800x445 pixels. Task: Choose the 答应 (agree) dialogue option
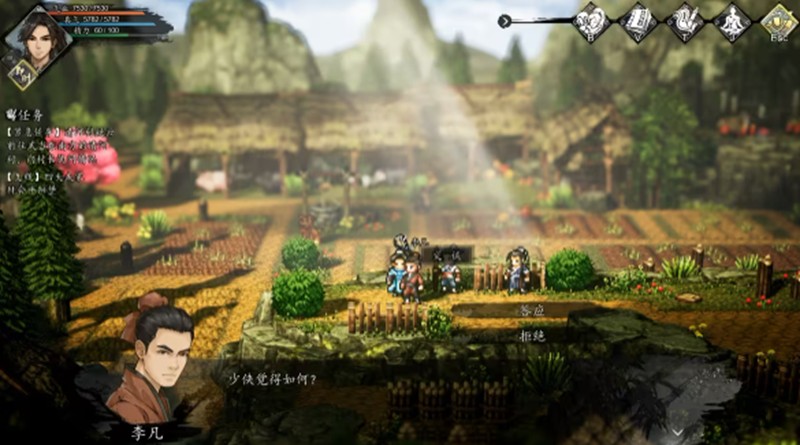tap(531, 311)
